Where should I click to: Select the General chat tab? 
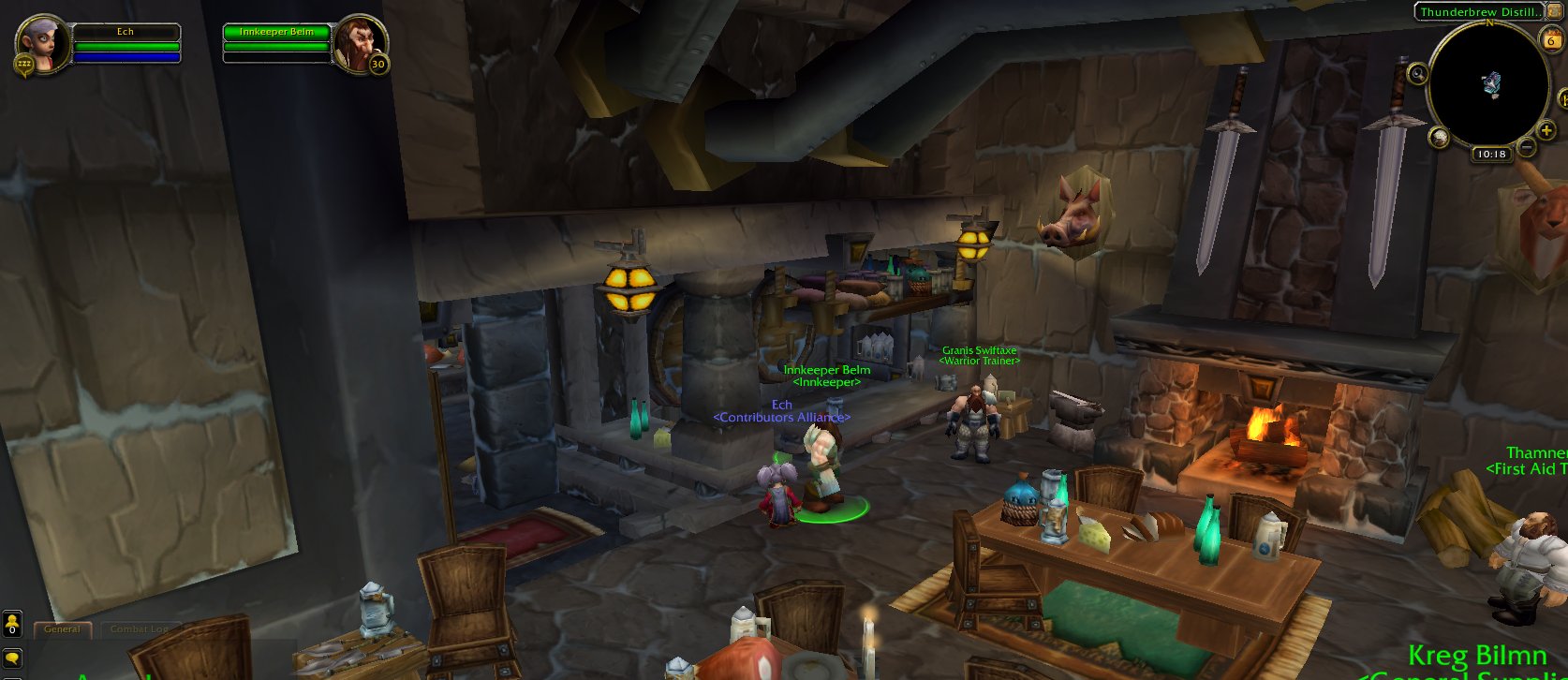coord(61,630)
